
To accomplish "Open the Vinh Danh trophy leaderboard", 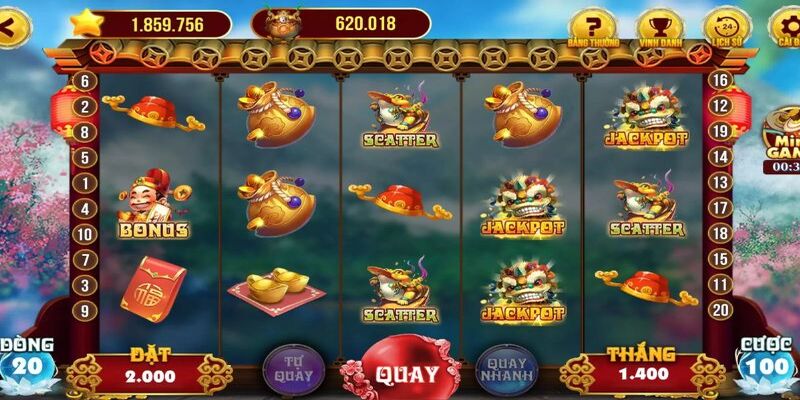I will pos(658,26).
